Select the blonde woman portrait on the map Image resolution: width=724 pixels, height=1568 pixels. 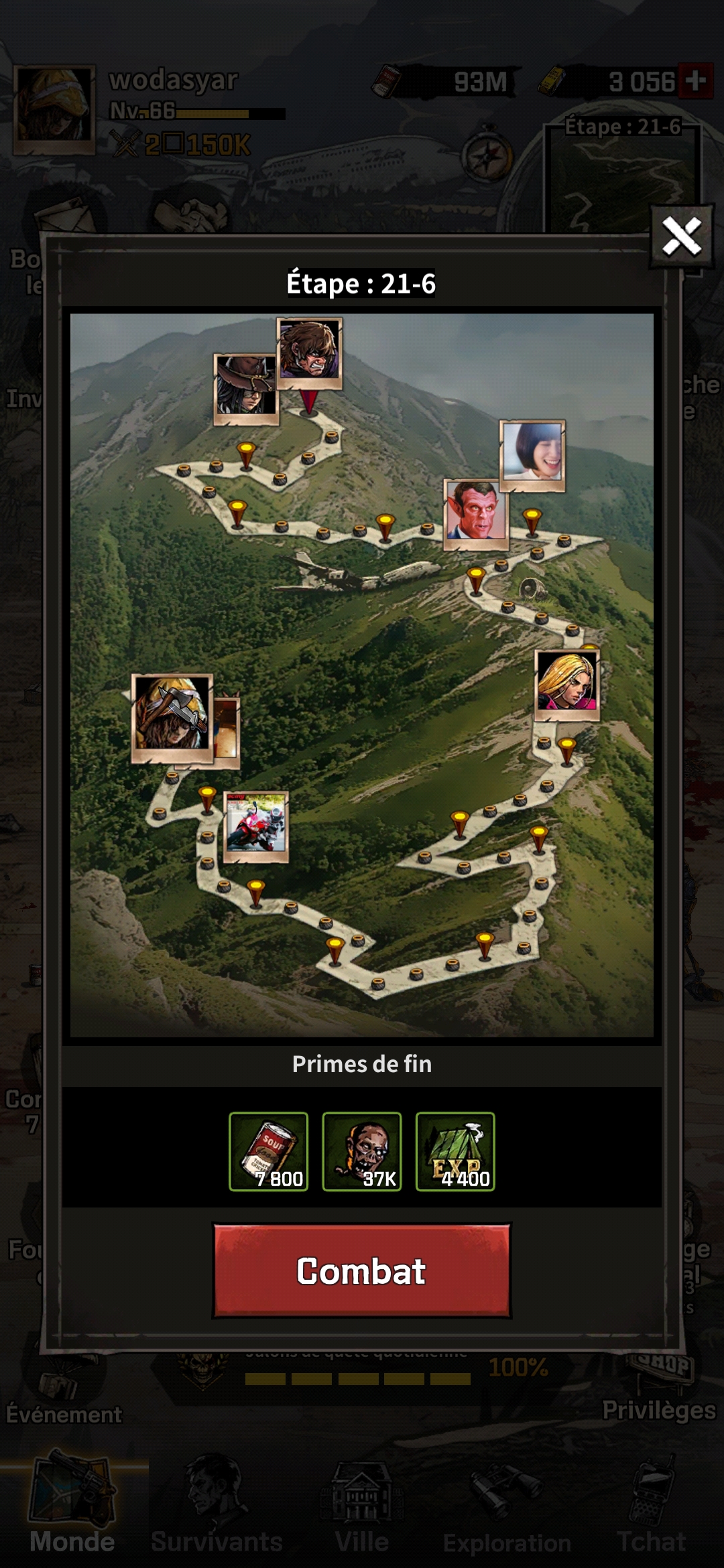click(567, 684)
